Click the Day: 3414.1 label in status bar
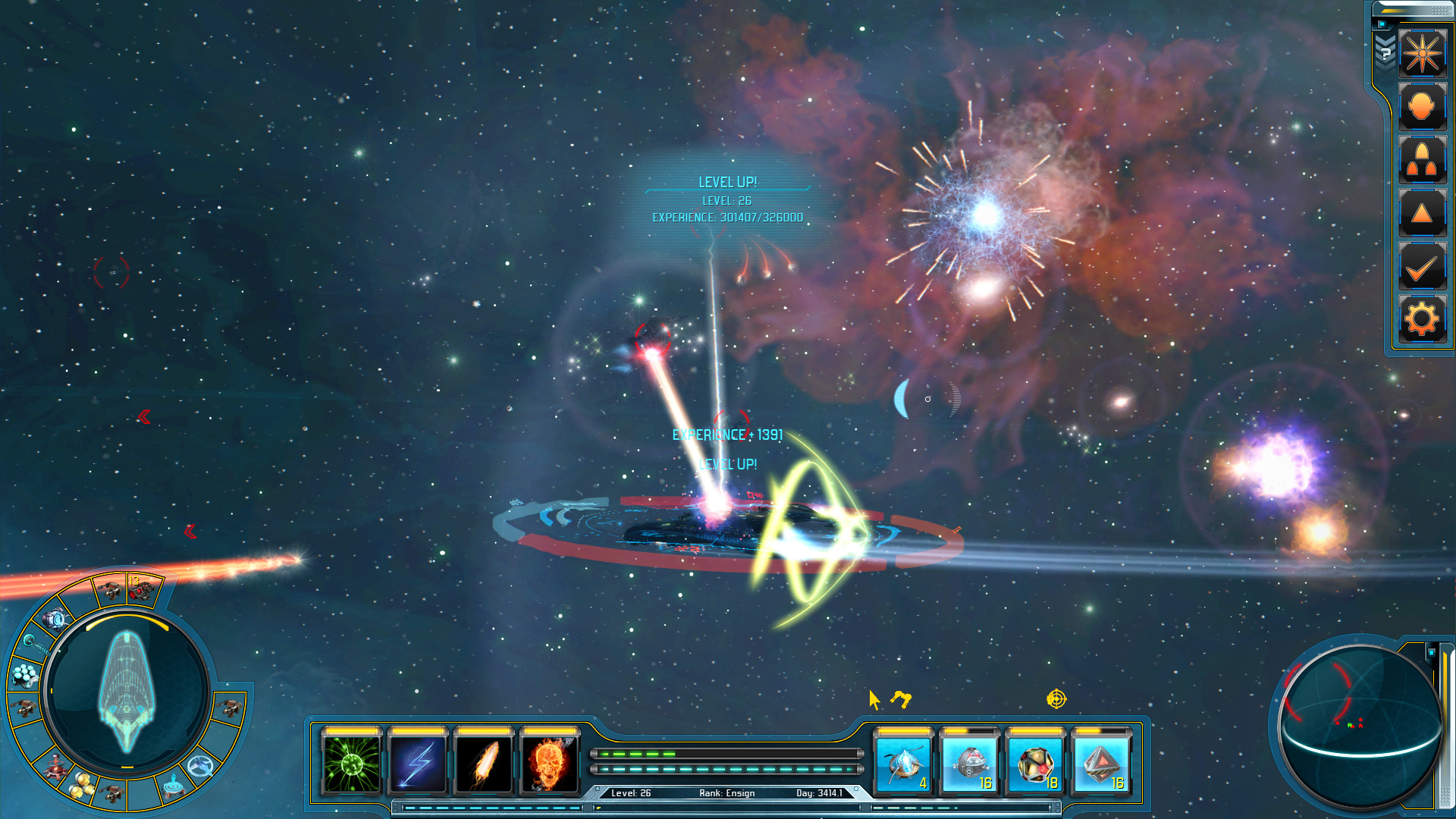This screenshot has width=1456, height=819. [821, 792]
